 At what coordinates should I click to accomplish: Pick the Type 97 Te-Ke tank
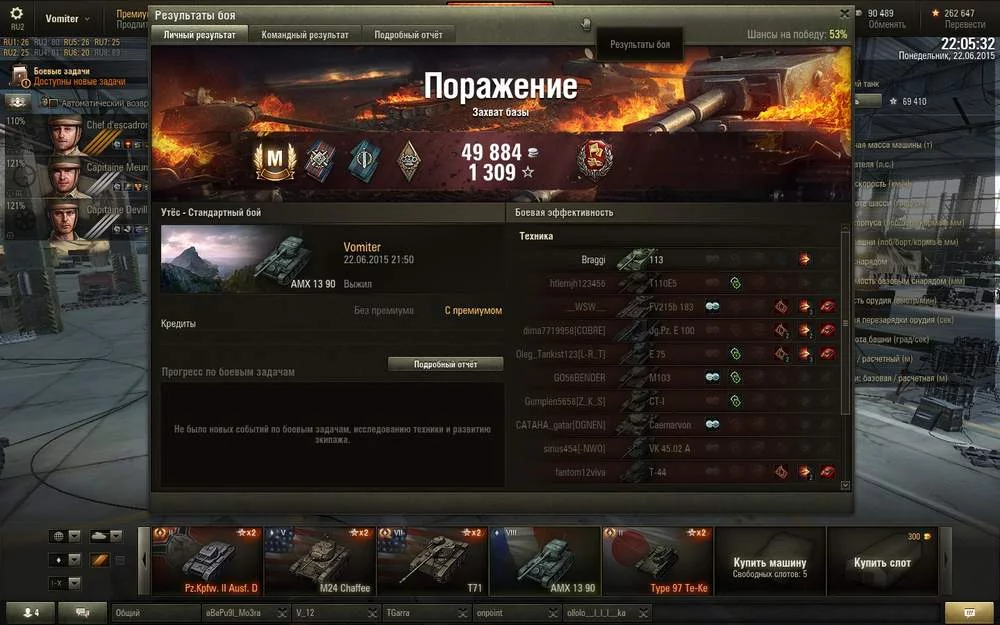point(658,561)
